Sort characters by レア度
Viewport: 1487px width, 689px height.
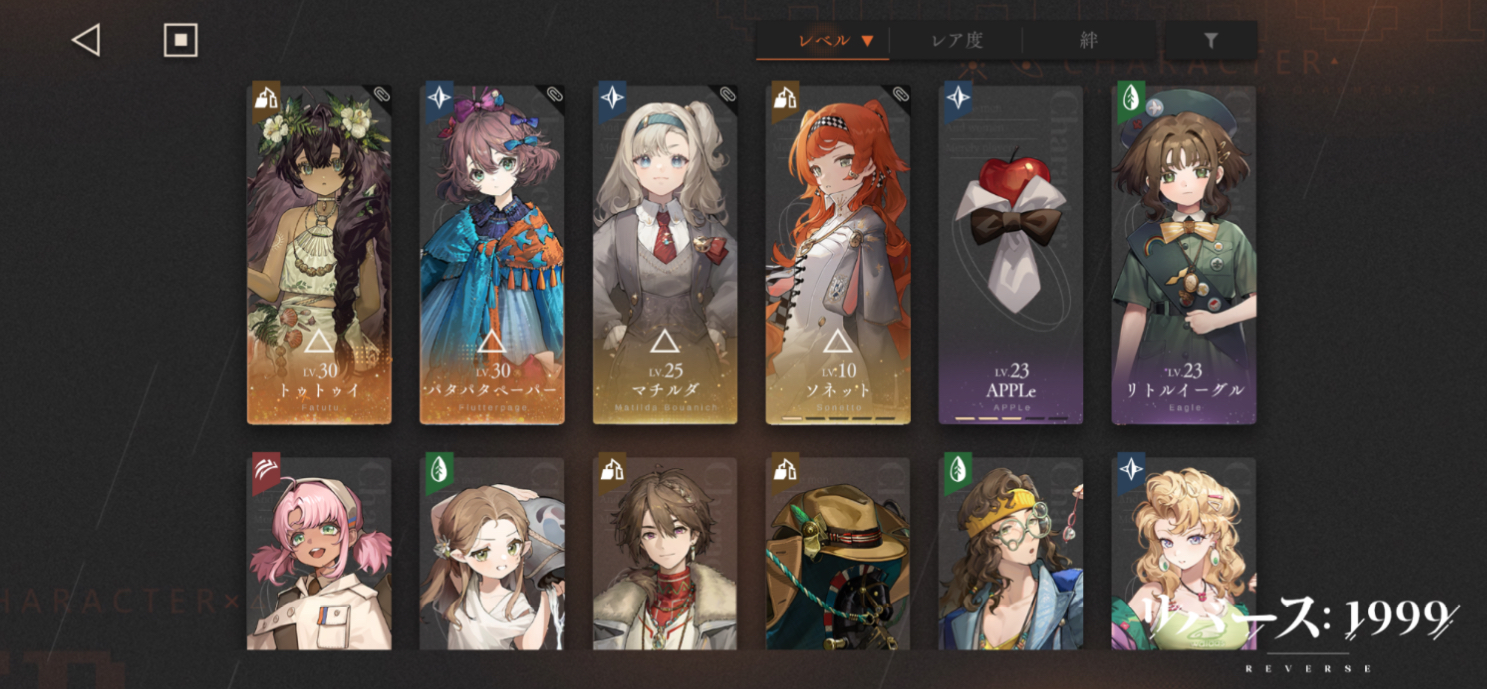pos(956,41)
